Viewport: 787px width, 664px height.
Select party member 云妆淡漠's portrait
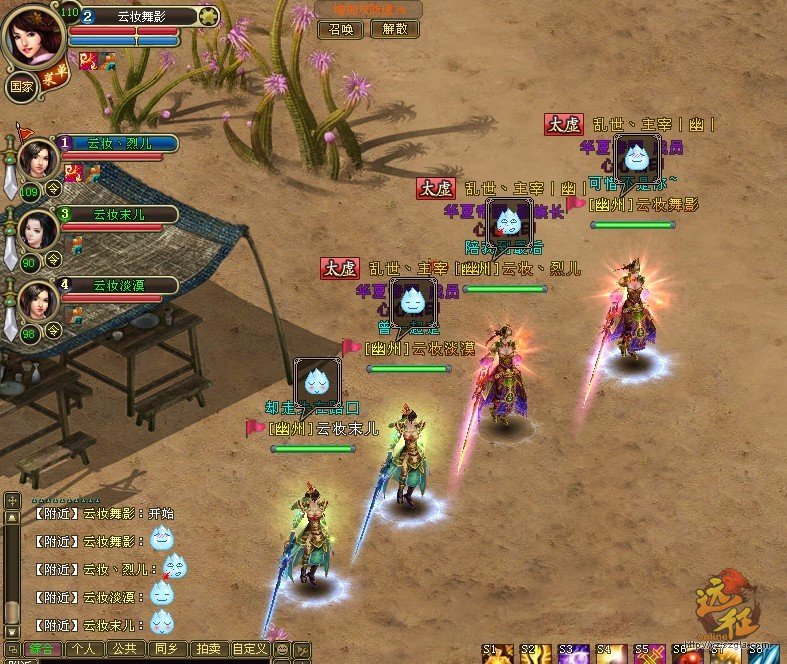(36, 298)
